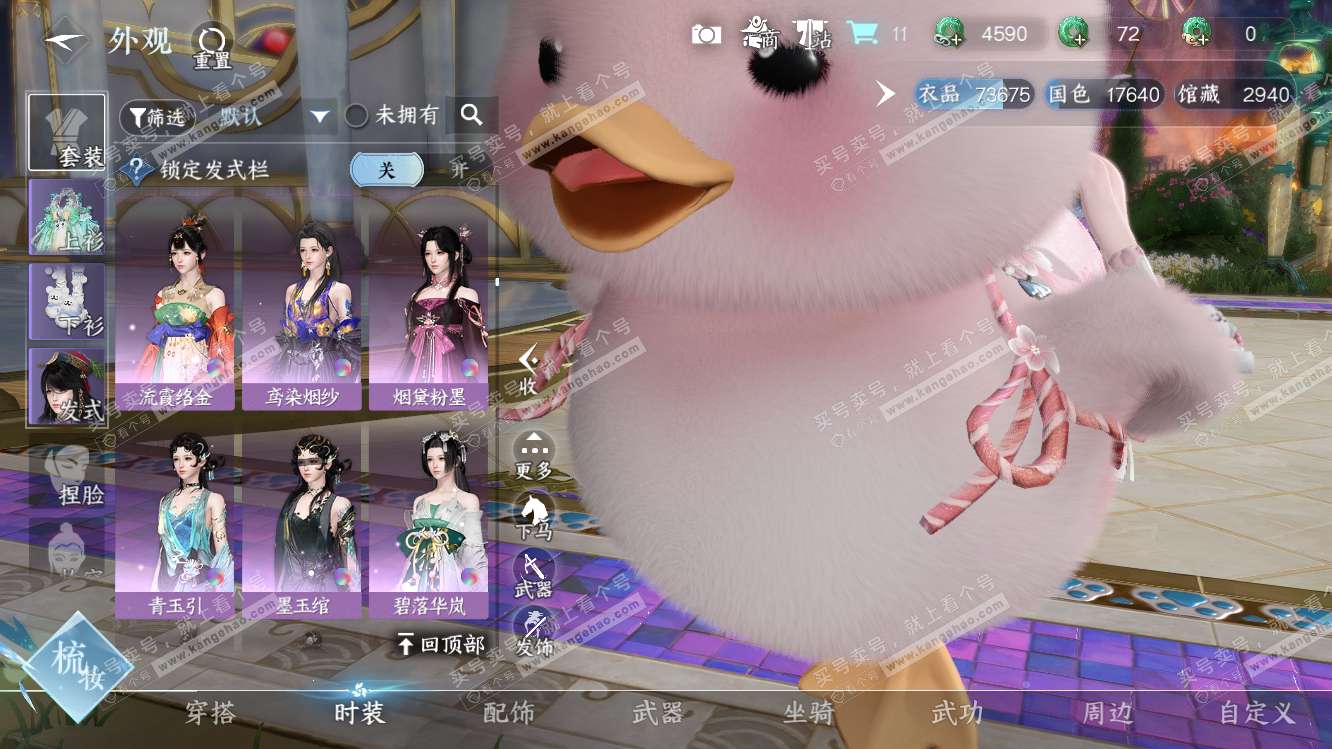
Task: Open the camera screenshot icon
Action: [706, 35]
